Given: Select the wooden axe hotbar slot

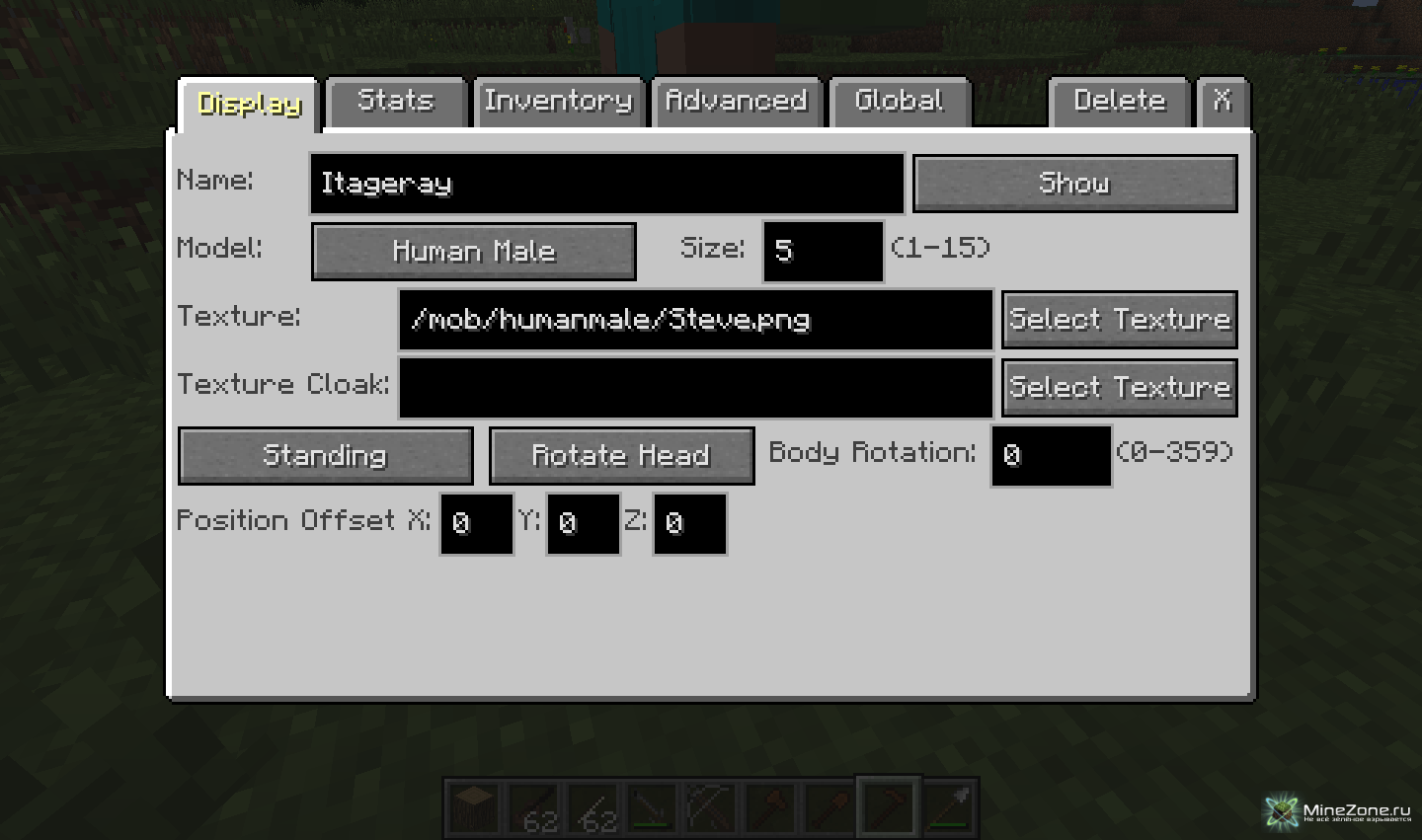Looking at the screenshot, I should tap(772, 807).
